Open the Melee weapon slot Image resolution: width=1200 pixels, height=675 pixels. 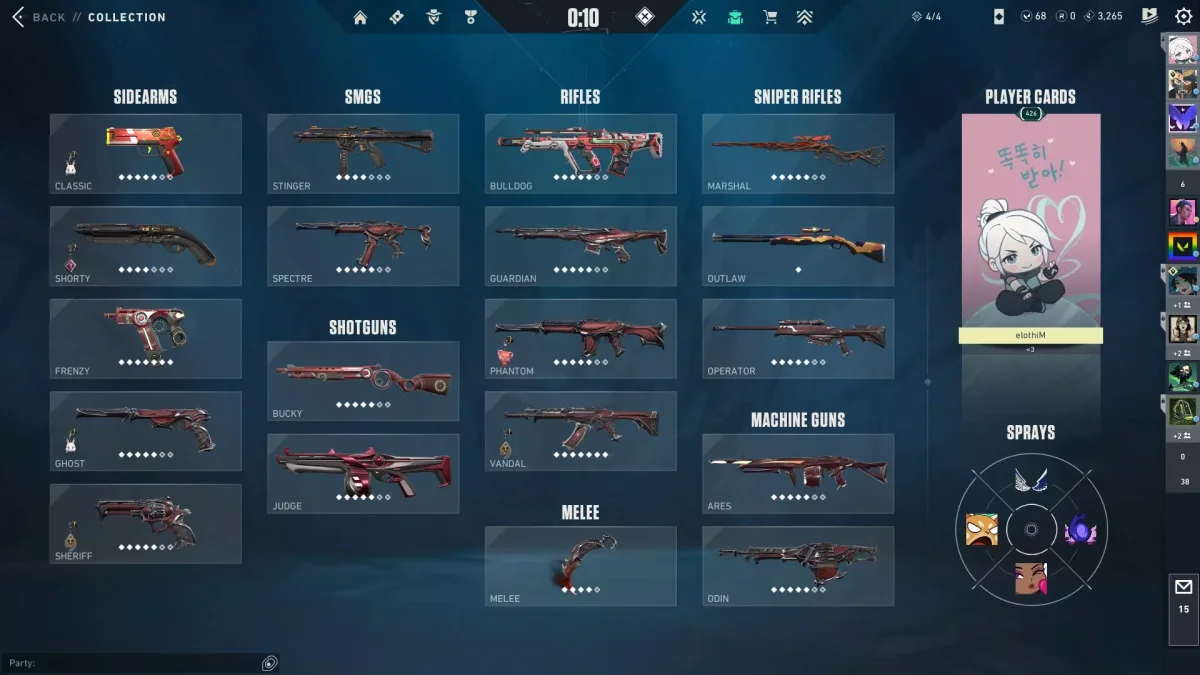(580, 566)
